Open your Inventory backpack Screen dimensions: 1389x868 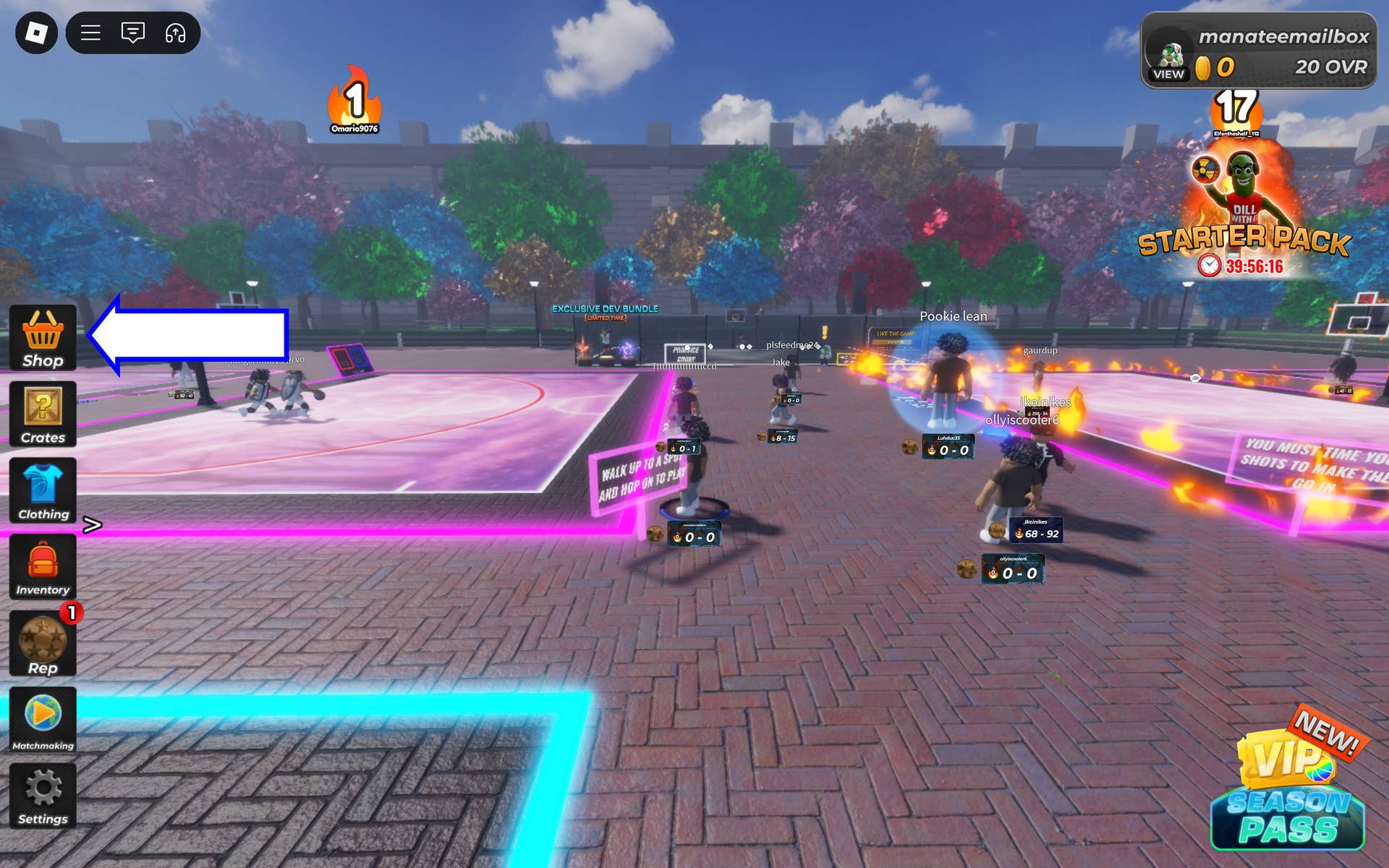point(43,567)
